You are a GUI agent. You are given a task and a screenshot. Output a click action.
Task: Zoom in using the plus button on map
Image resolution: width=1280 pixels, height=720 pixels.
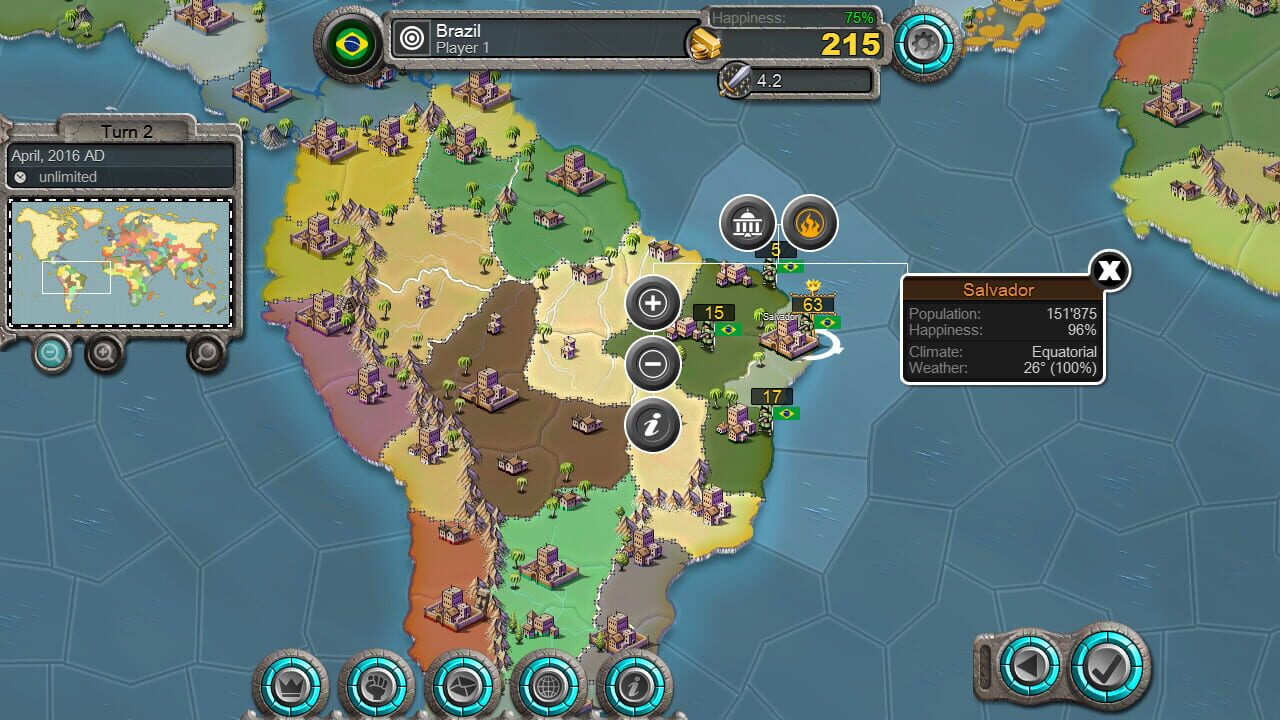click(653, 303)
